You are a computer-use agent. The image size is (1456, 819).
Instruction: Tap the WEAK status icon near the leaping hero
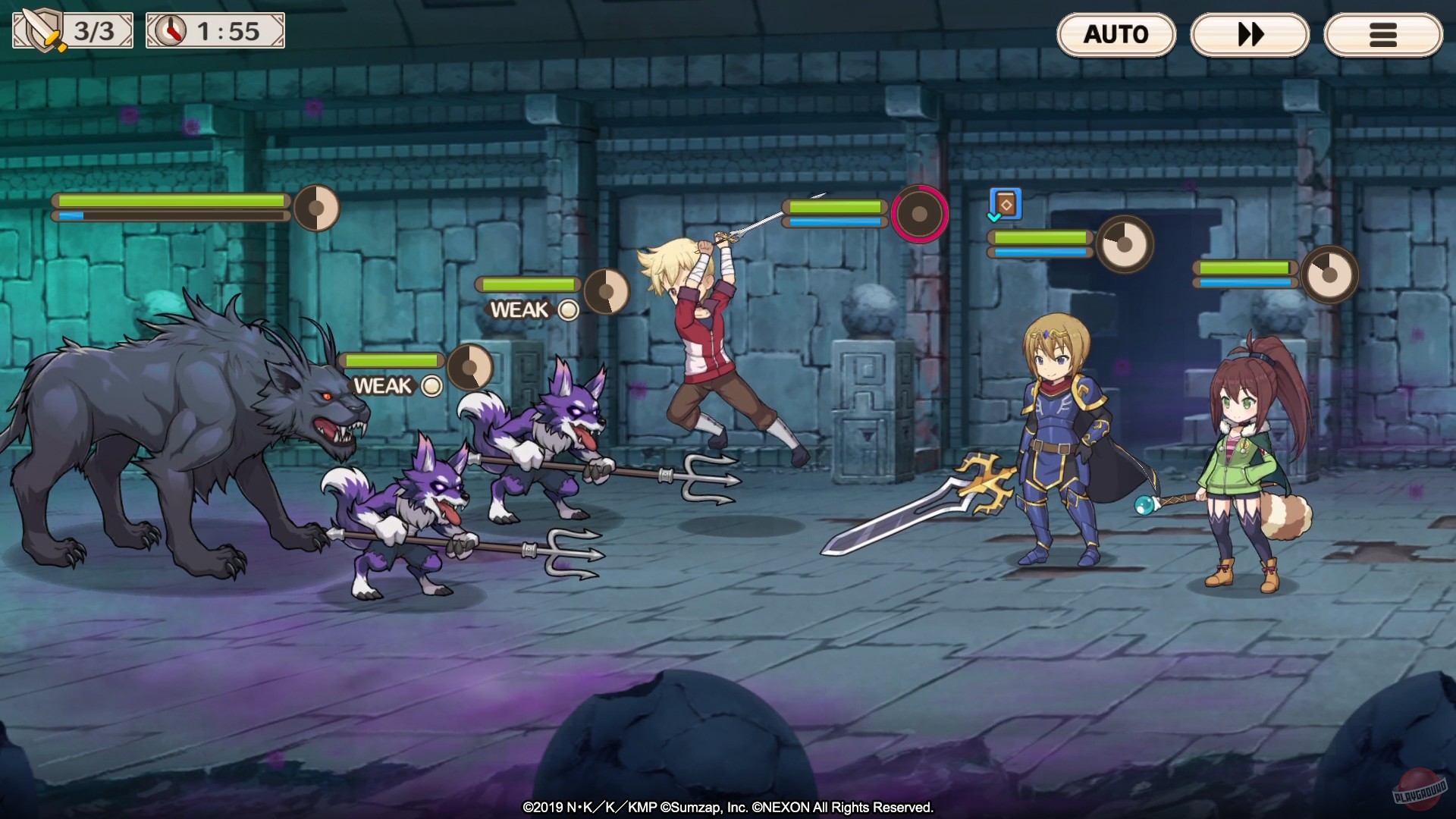tap(531, 309)
